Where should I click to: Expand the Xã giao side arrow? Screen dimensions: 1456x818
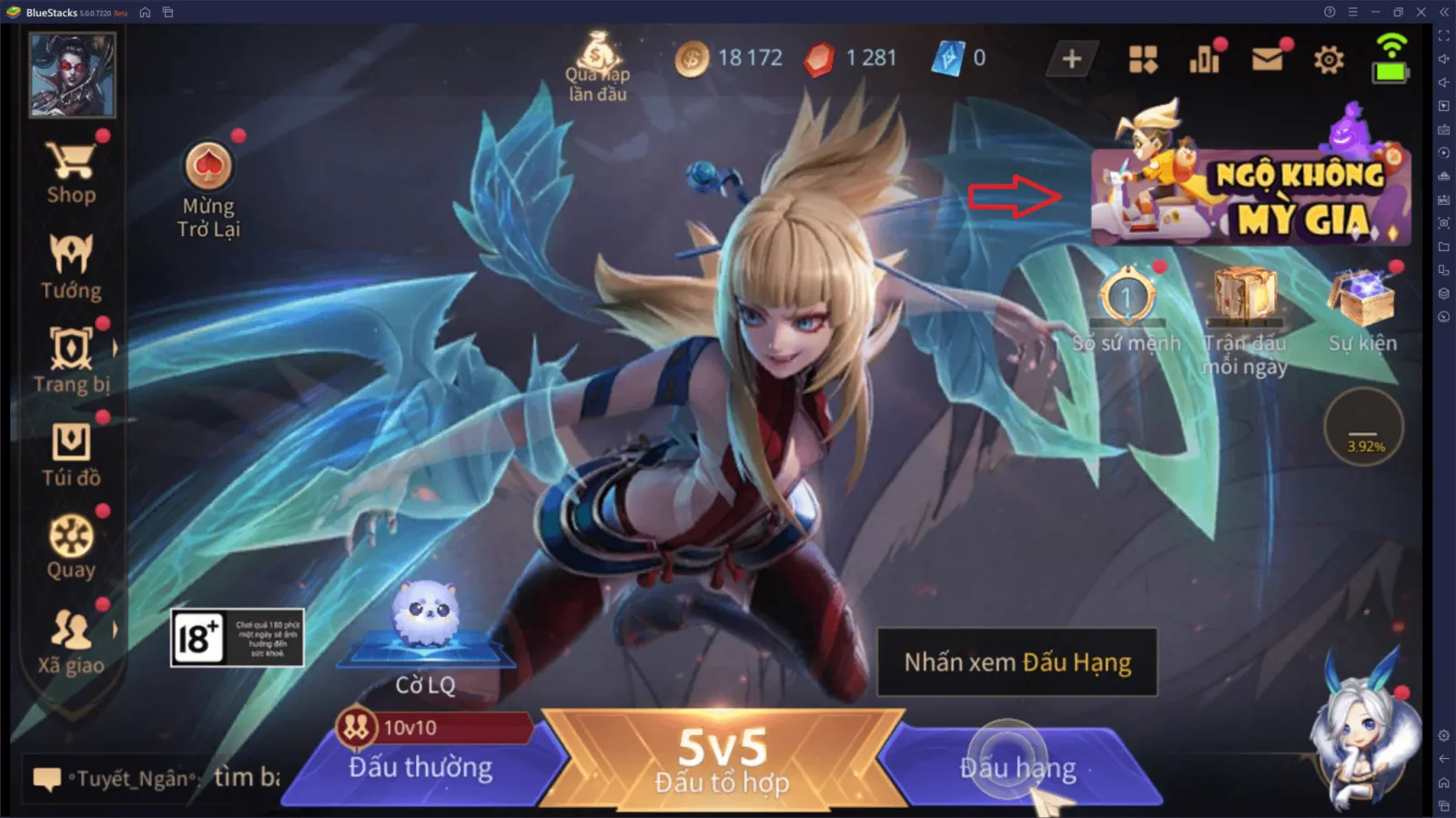(115, 628)
